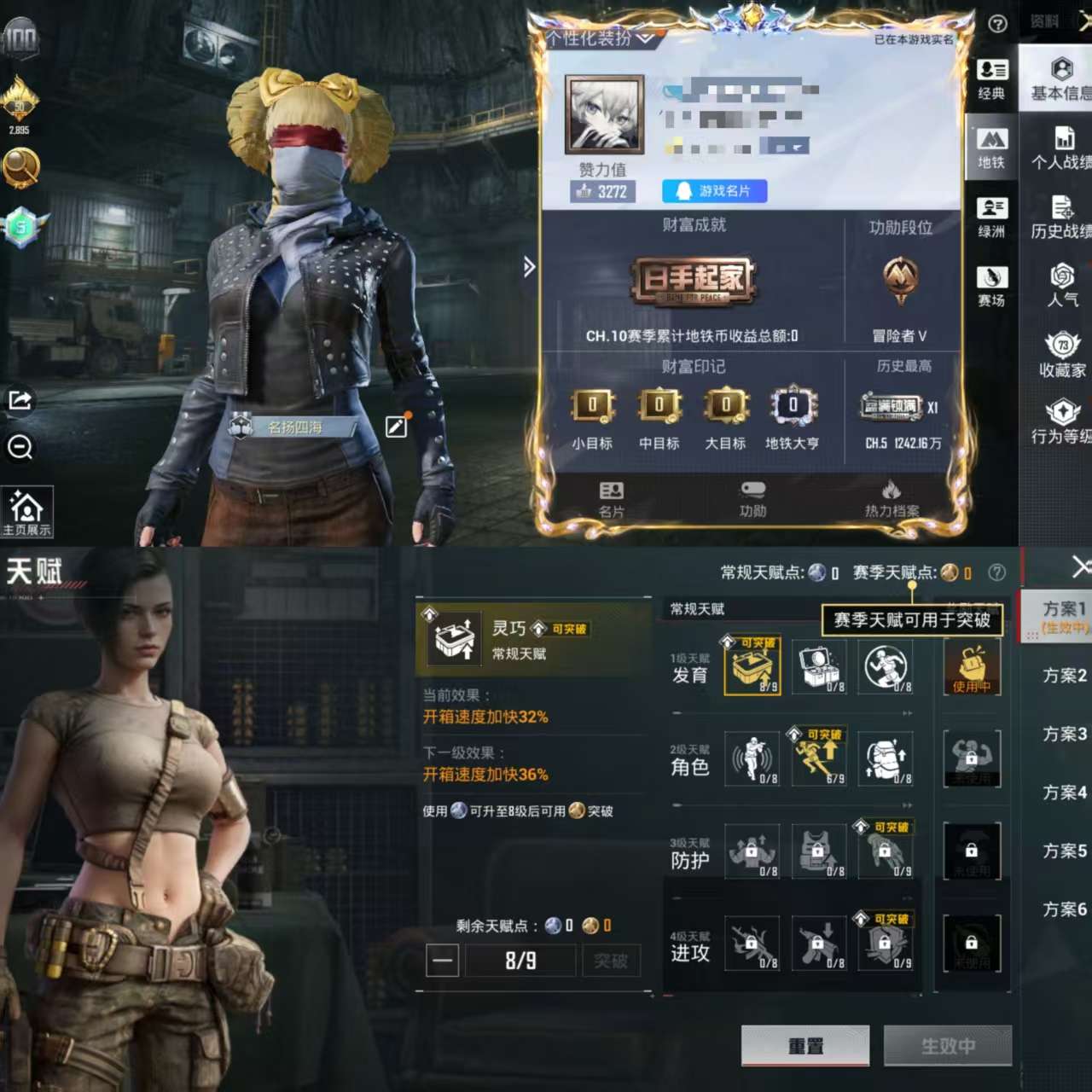This screenshot has height=1092, width=1092.
Task: Click the share arrow icon
Action: [x=20, y=399]
